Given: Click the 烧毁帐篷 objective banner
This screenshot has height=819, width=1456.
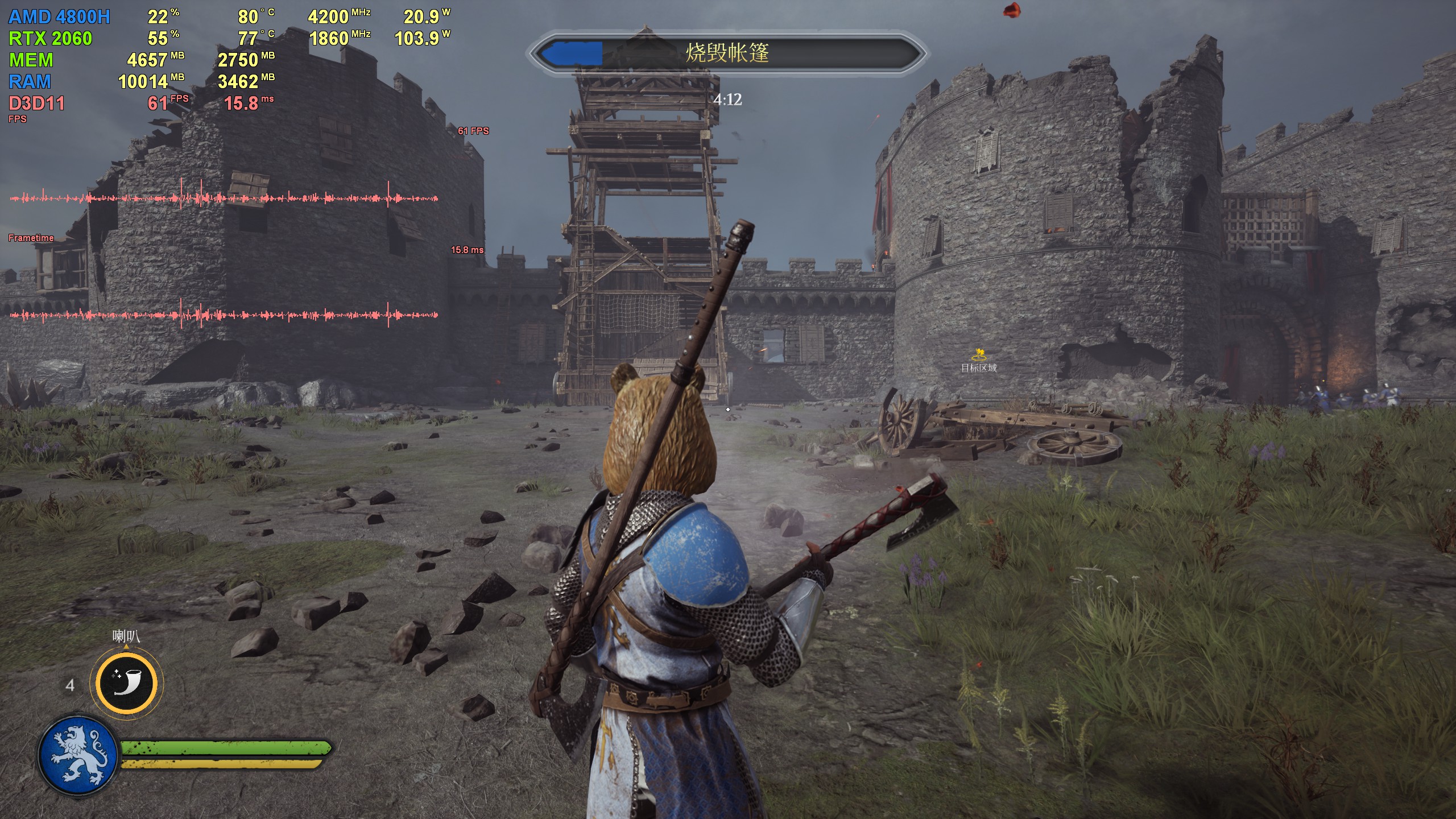Looking at the screenshot, I should [727, 53].
